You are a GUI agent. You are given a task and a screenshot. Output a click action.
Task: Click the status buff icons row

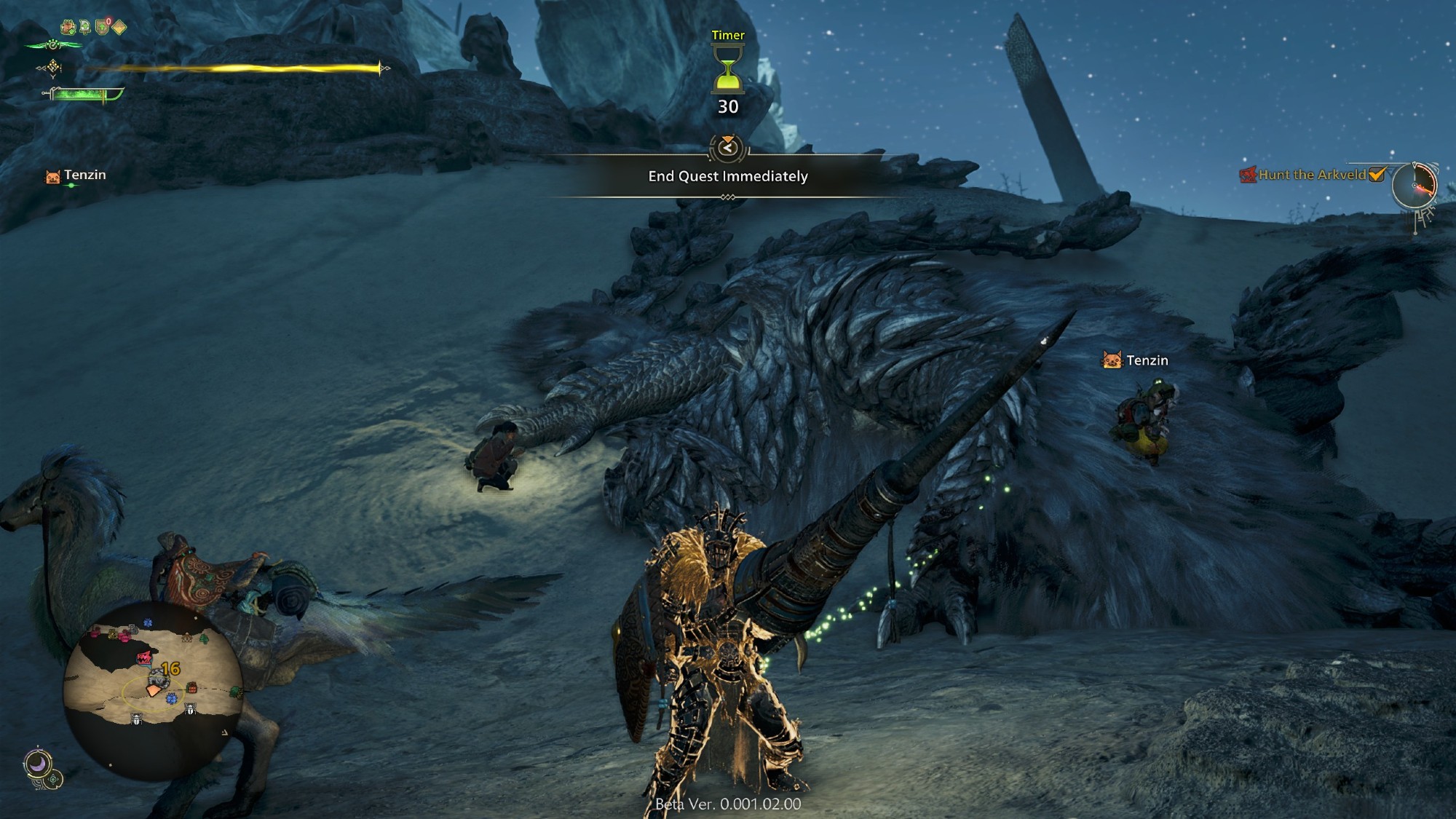point(93,28)
